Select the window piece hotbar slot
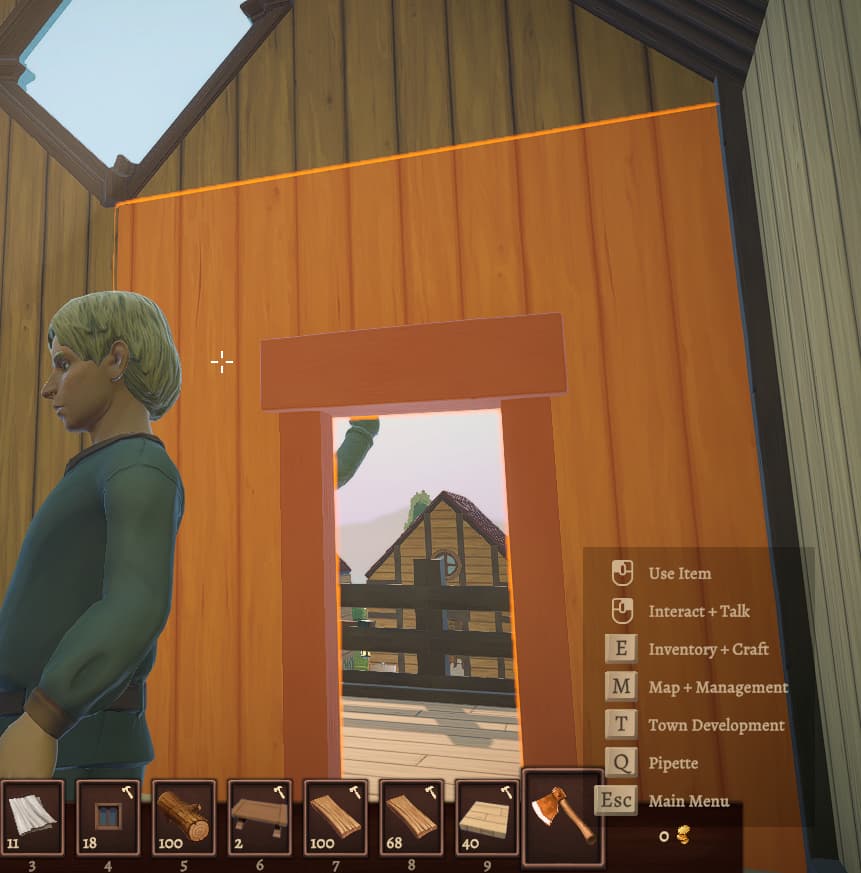 pos(108,817)
